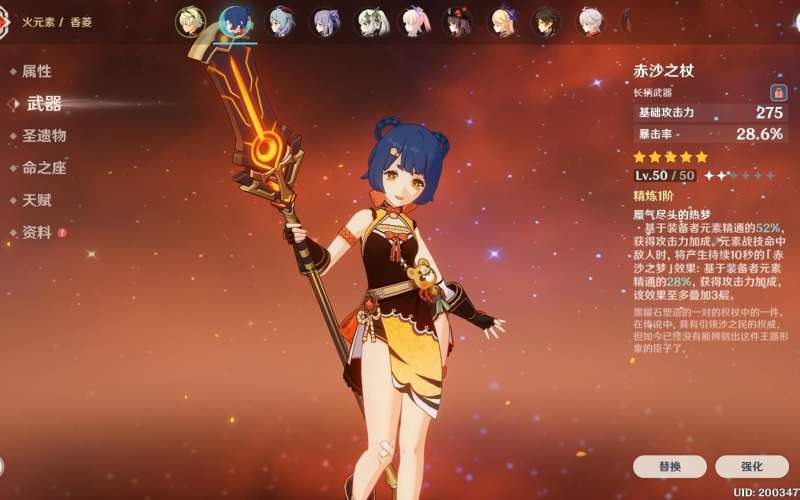Choose the dark-haired male character portrait
800x500 pixels.
point(546,21)
